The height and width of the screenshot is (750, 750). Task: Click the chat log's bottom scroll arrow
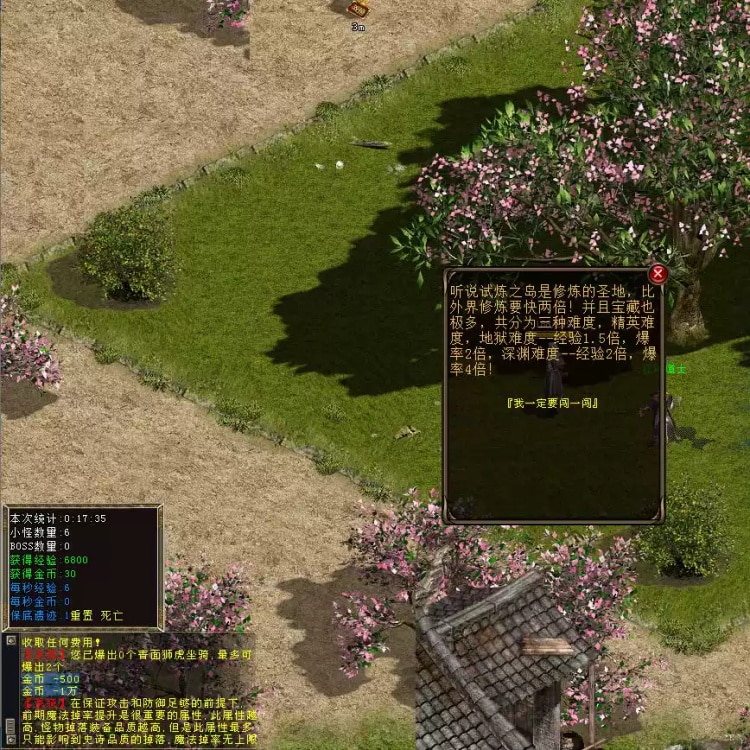[x=10, y=741]
